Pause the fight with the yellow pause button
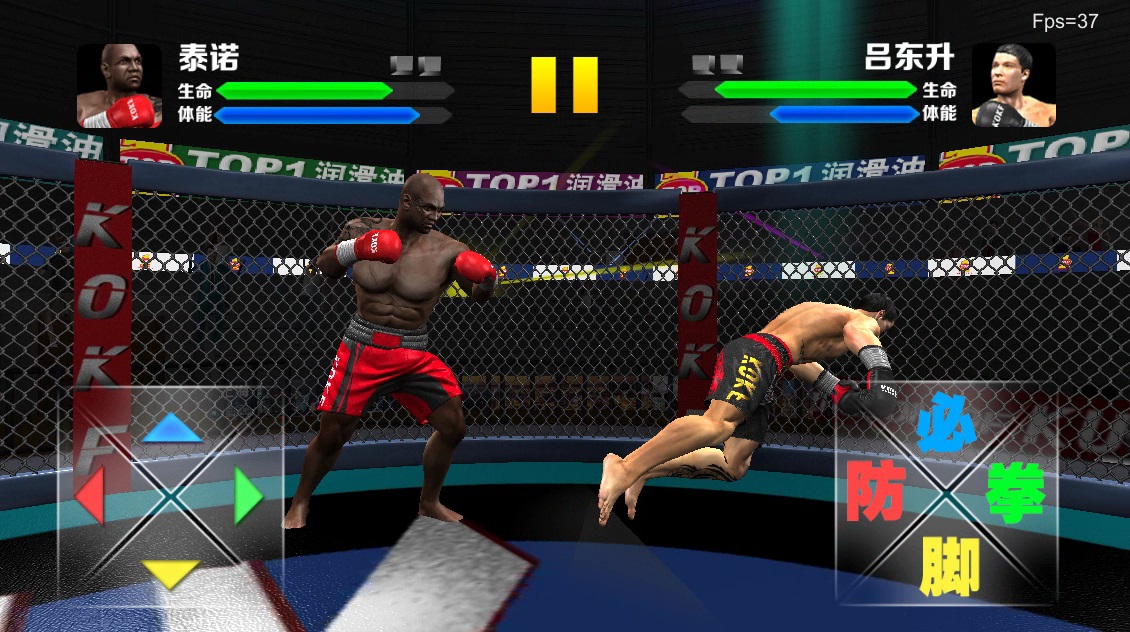Image resolution: width=1130 pixels, height=632 pixels. point(564,84)
